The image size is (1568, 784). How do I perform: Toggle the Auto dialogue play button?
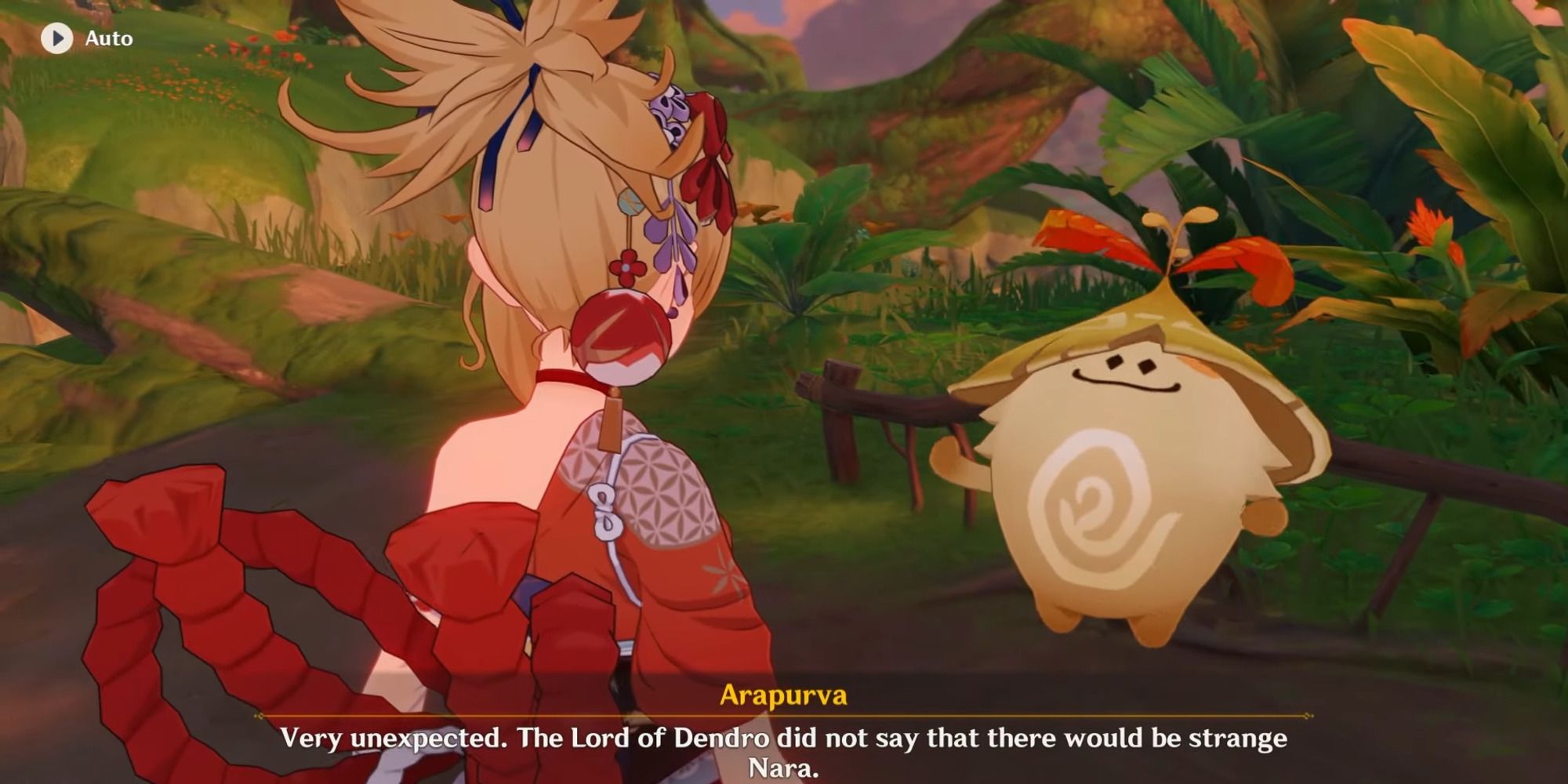(57, 38)
